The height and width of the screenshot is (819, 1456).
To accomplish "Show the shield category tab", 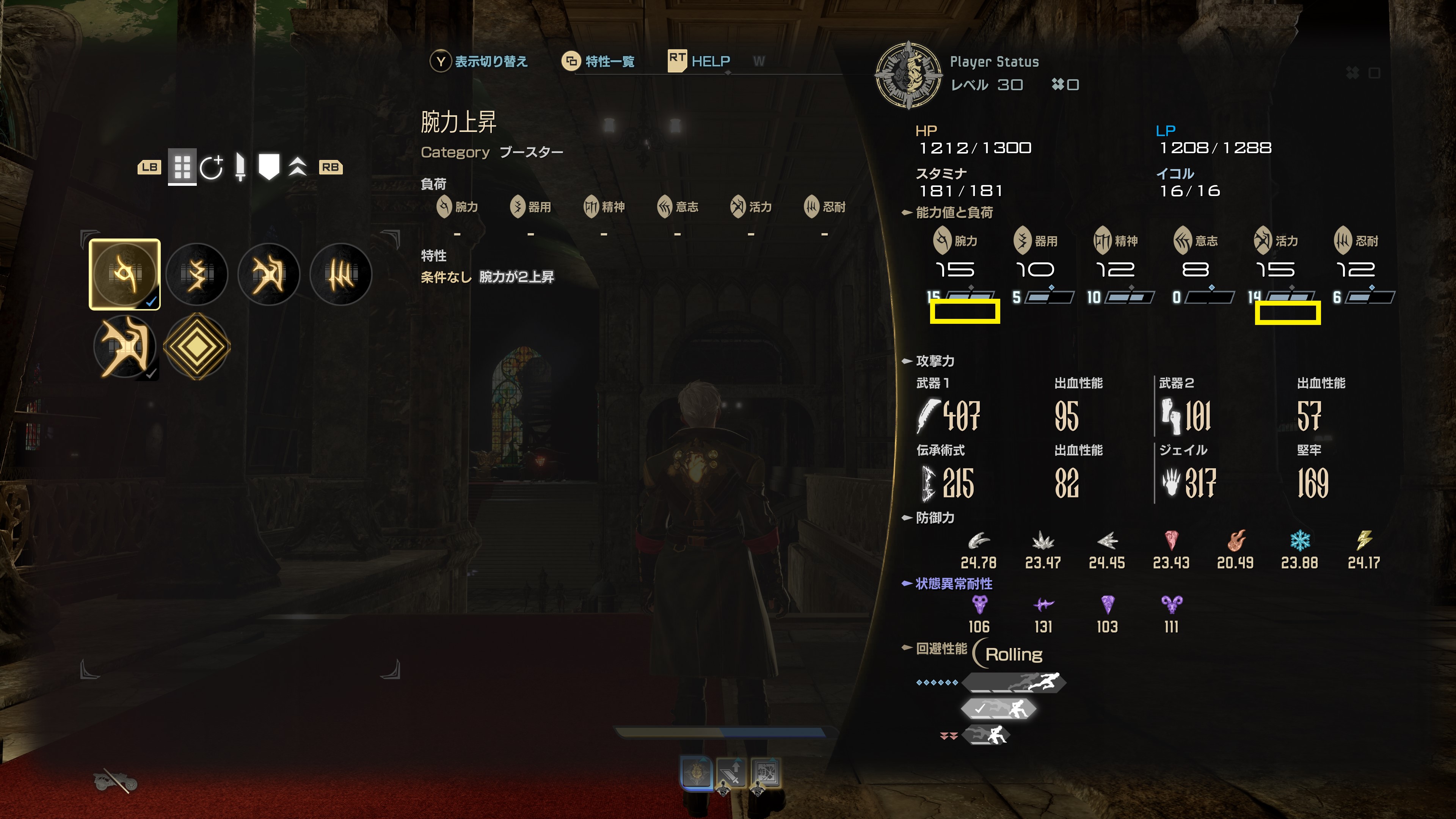I will (268, 167).
